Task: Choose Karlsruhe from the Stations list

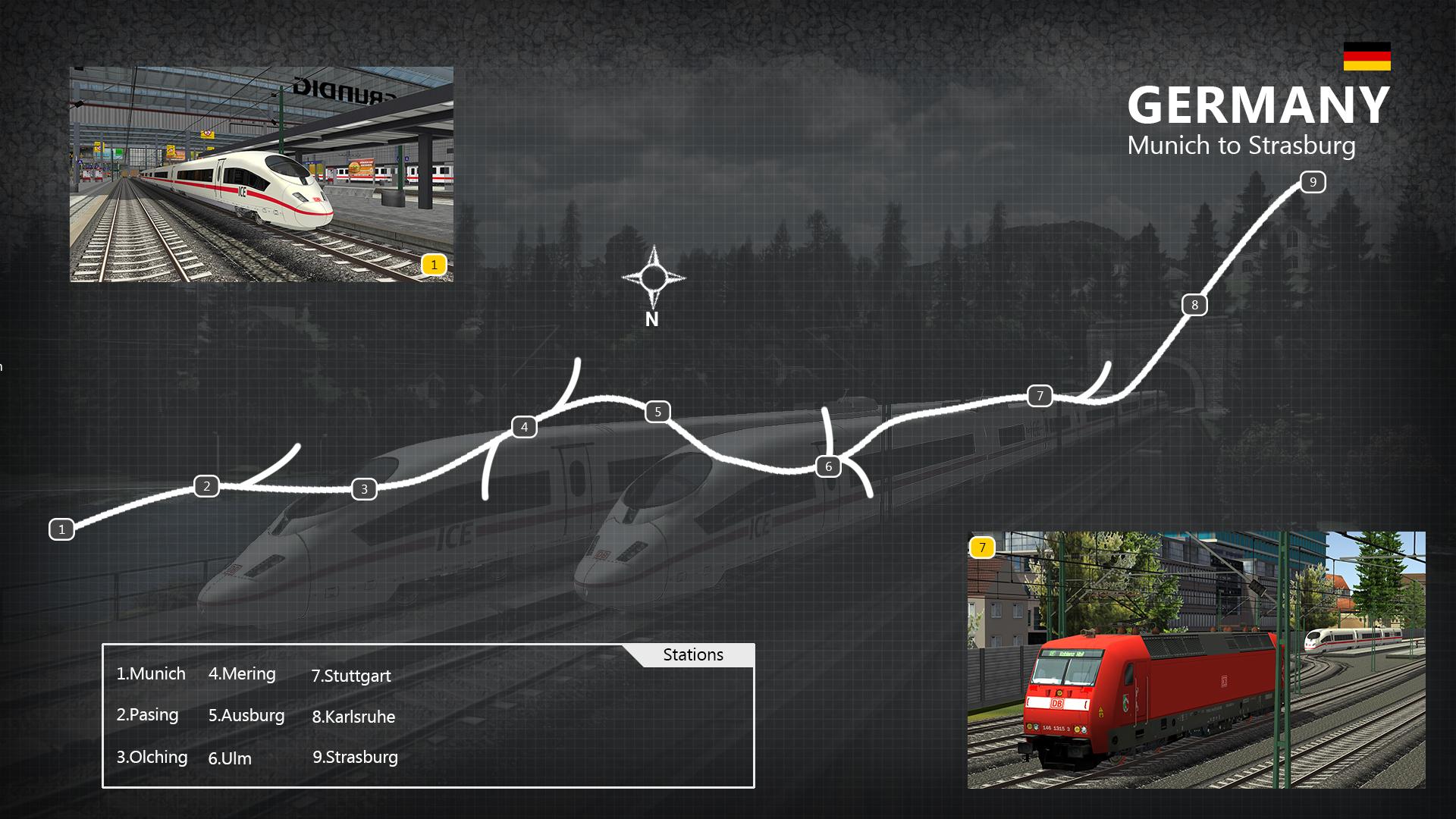Action: coord(353,717)
